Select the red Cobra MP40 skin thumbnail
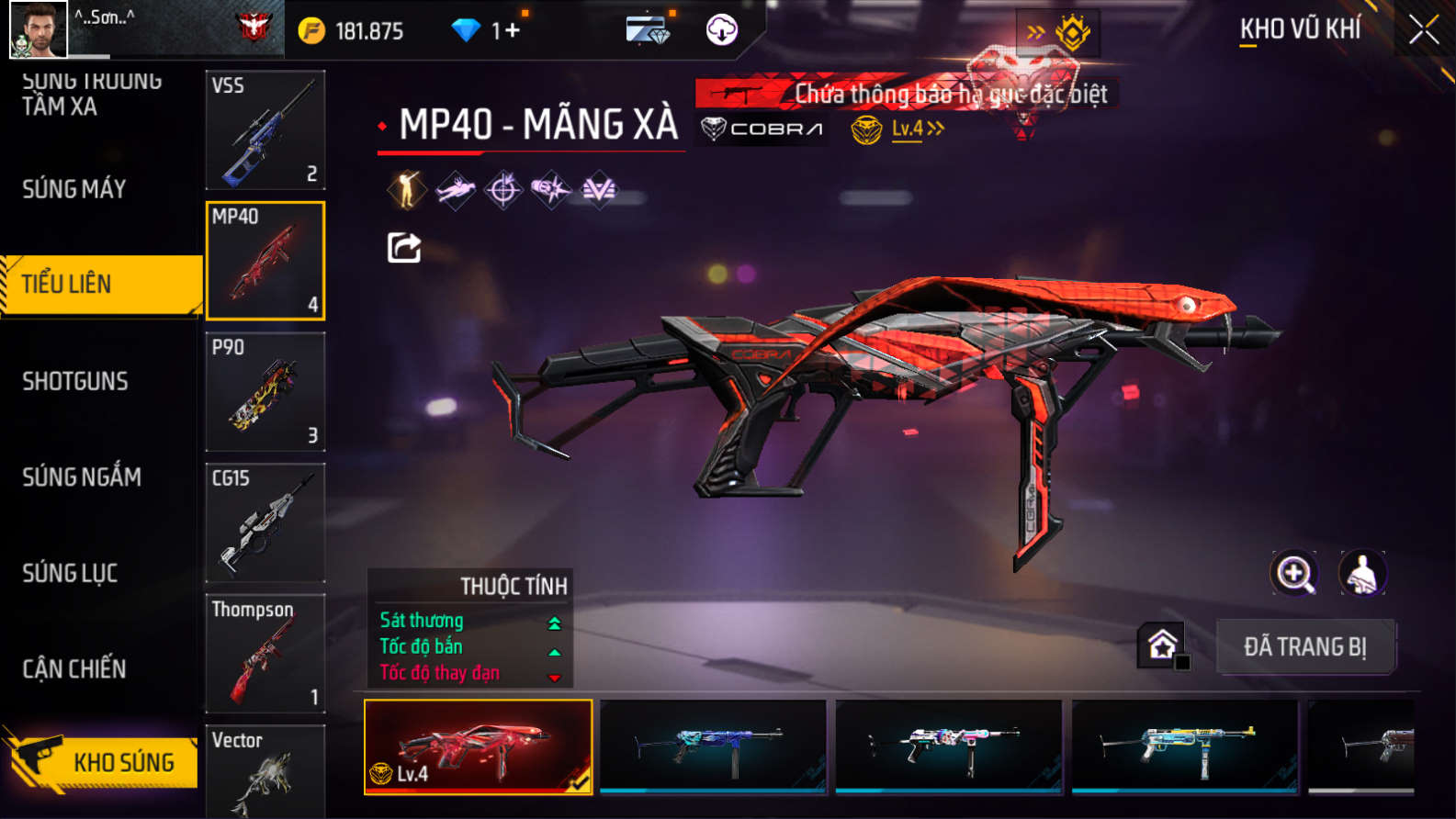The image size is (1456, 819). coord(479,746)
